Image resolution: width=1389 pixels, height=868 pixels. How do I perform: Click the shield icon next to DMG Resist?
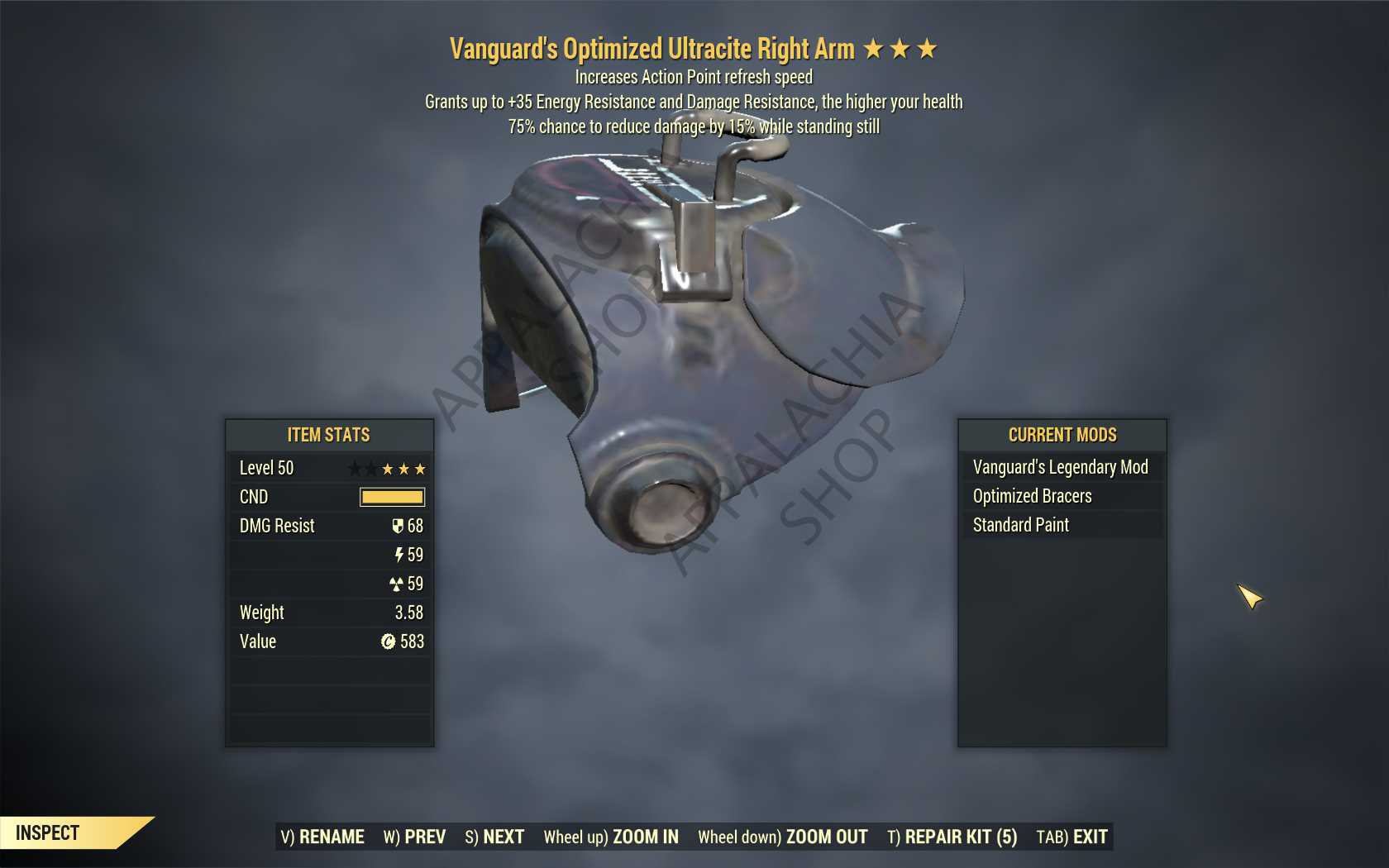pyautogui.click(x=399, y=526)
